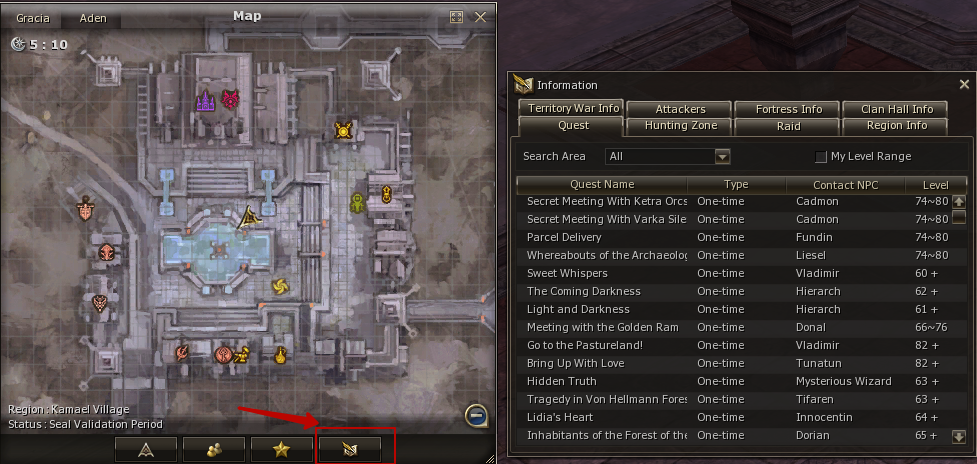977x464 pixels.
Task: Zoom out the map with minus button
Action: (477, 415)
